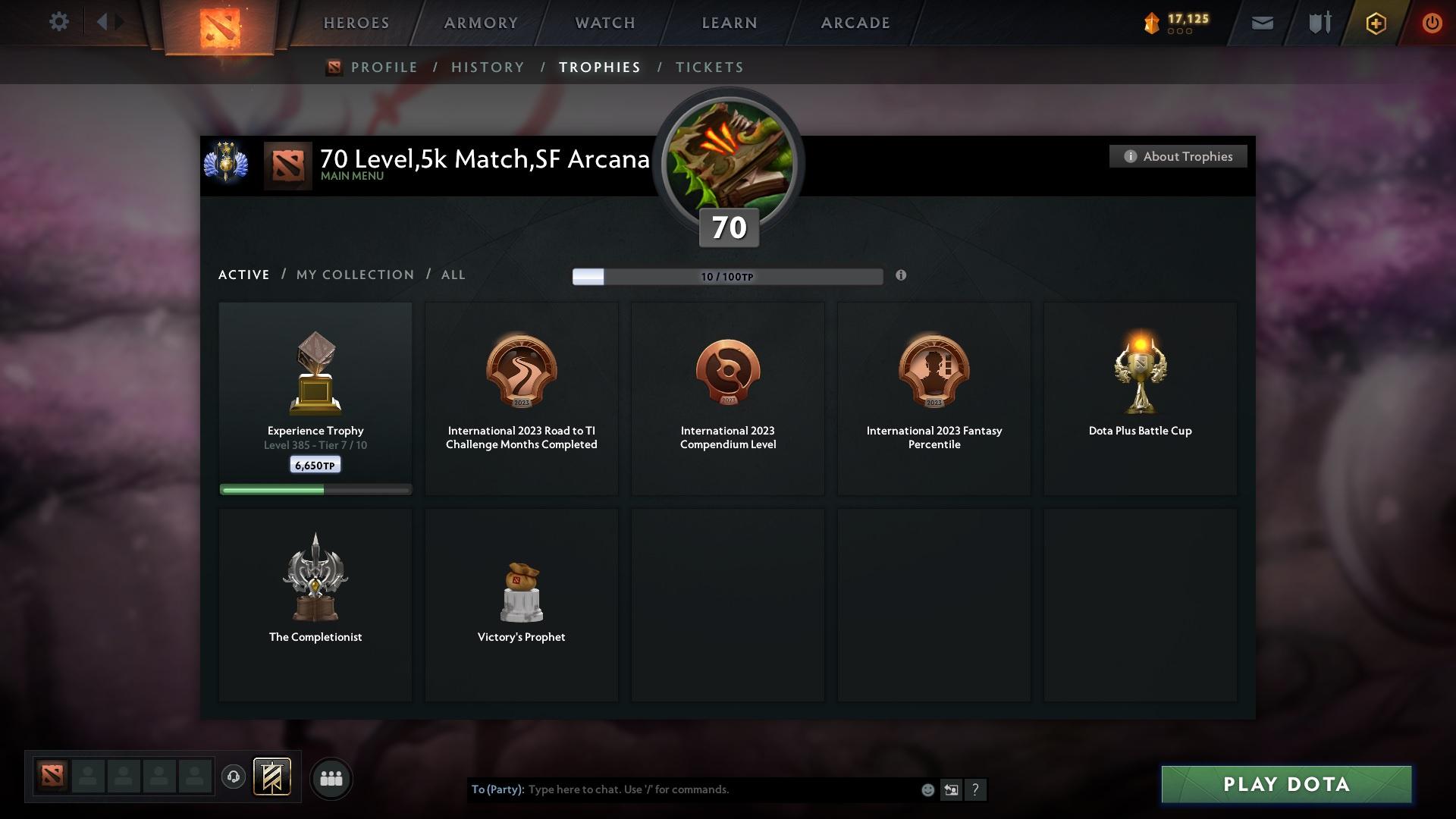Switch to the ARCADE tab
The height and width of the screenshot is (819, 1456).
coord(855,23)
